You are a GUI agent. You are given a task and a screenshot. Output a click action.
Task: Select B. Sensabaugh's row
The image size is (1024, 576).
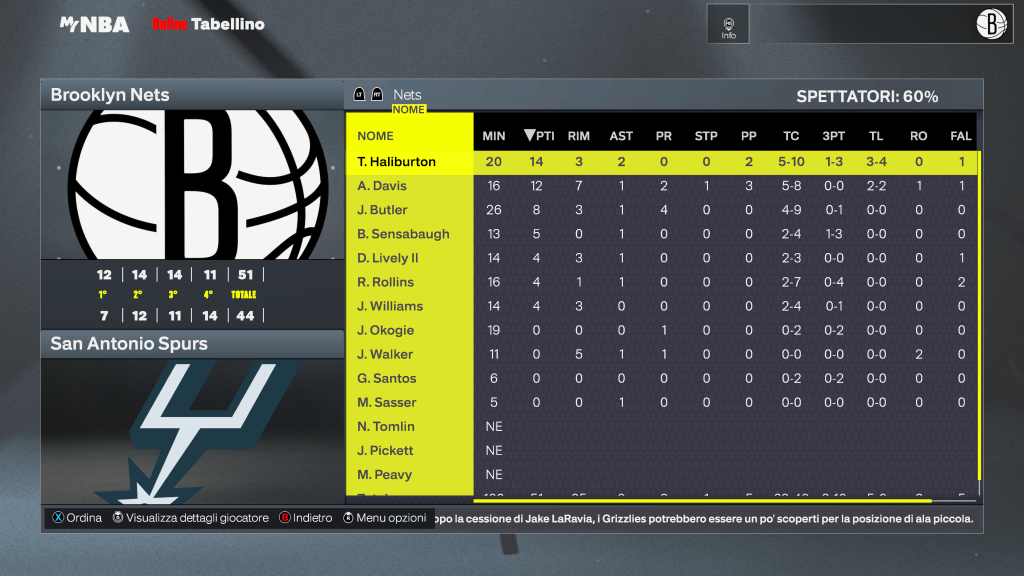click(x=404, y=234)
